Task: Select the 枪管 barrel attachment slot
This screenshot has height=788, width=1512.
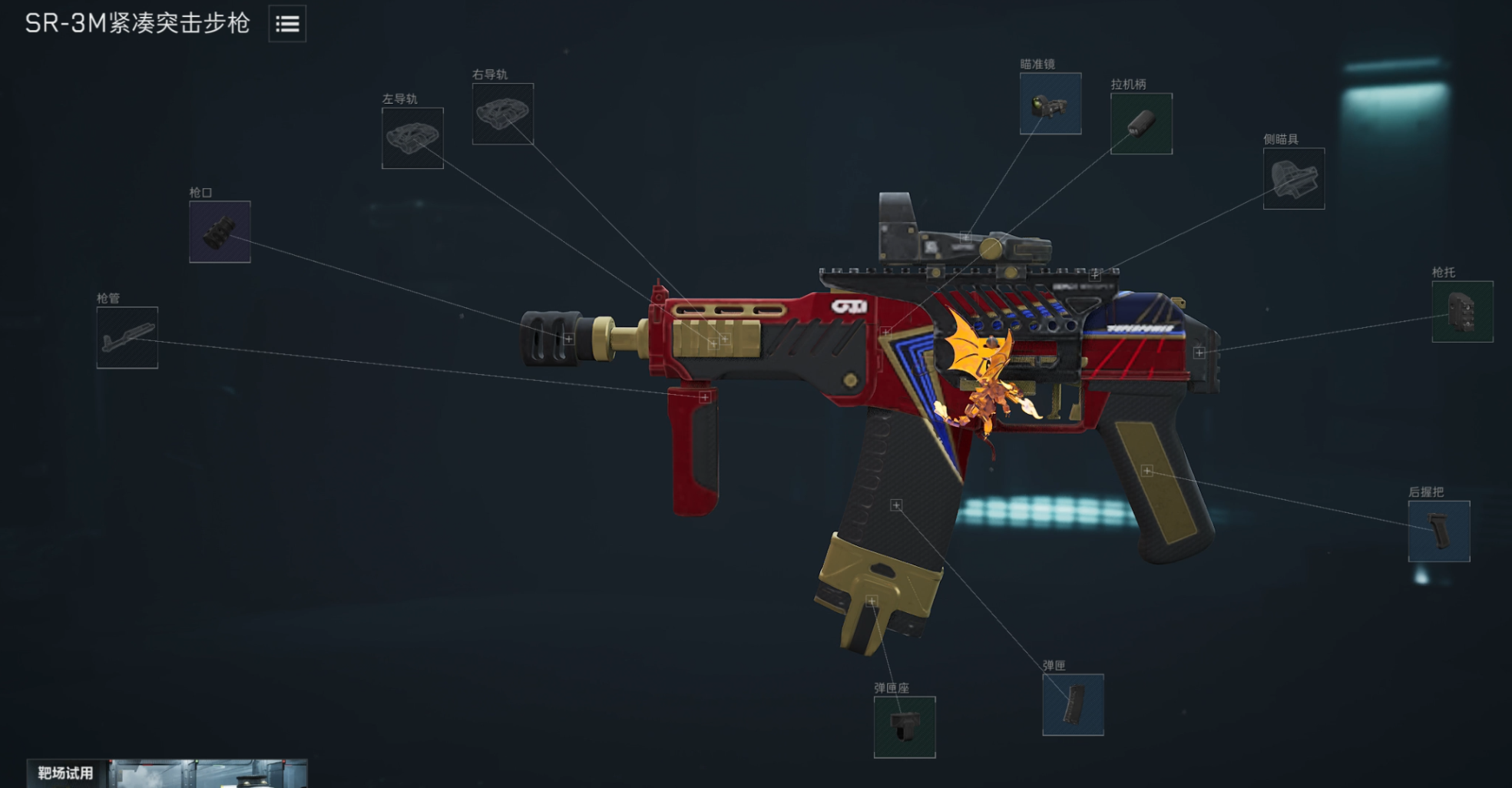Action: pyautogui.click(x=127, y=338)
